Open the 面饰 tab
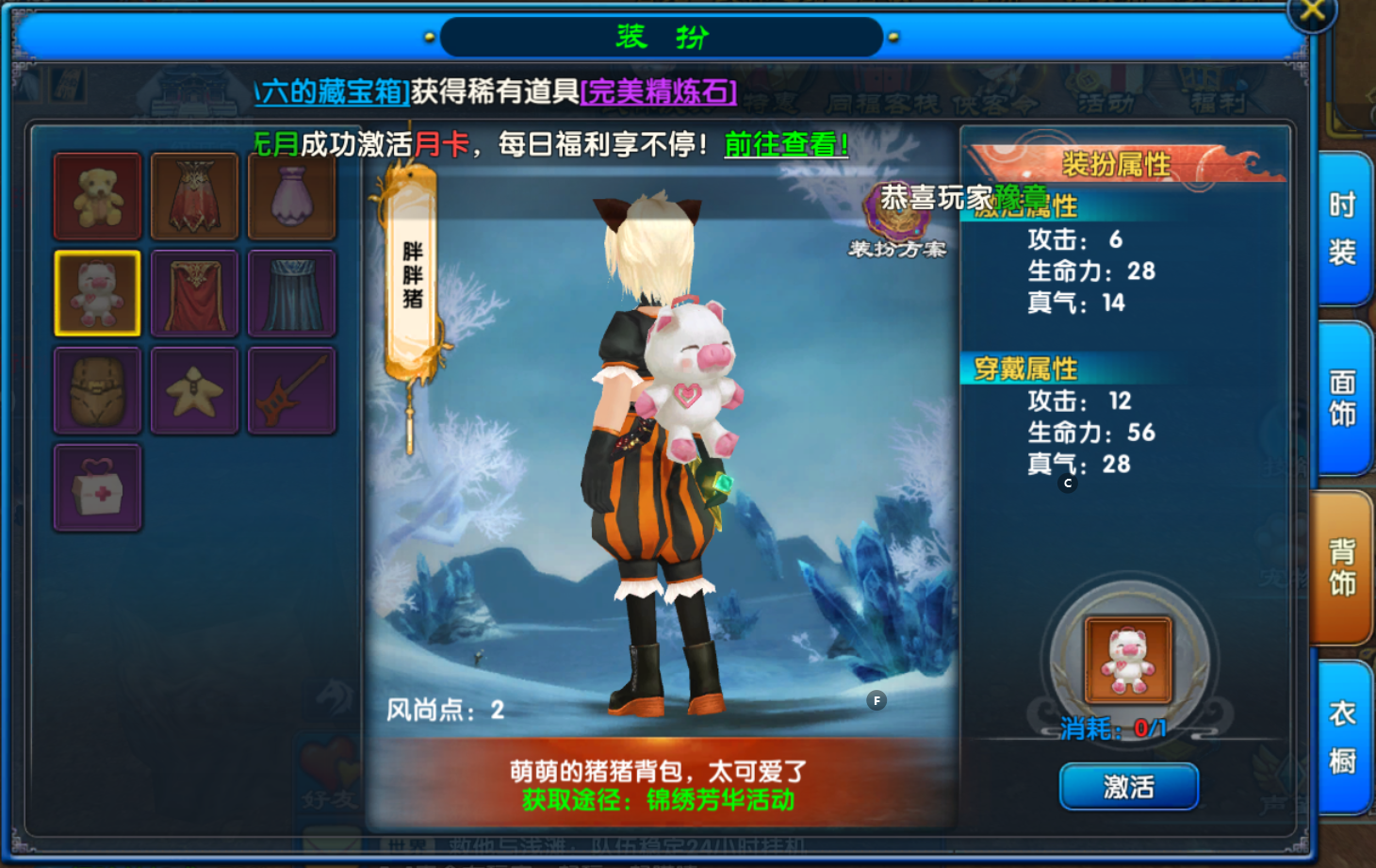 point(1342,398)
